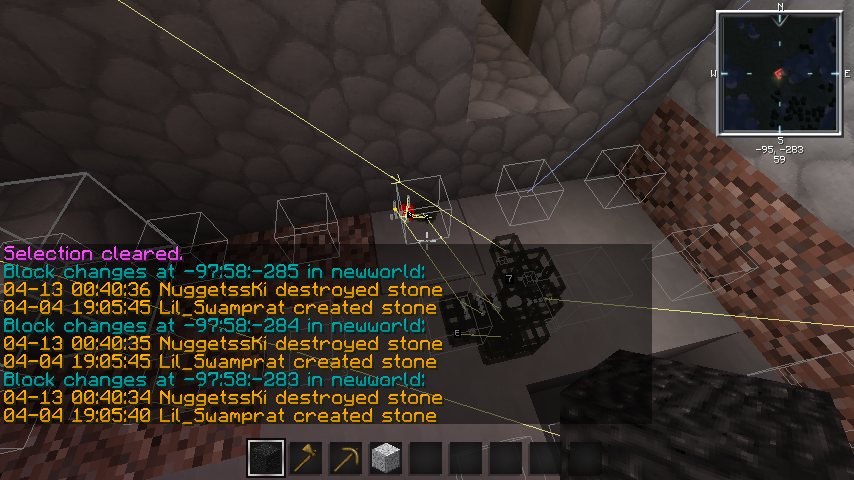Choose the wooden pickaxe hotbar slot

click(x=346, y=458)
